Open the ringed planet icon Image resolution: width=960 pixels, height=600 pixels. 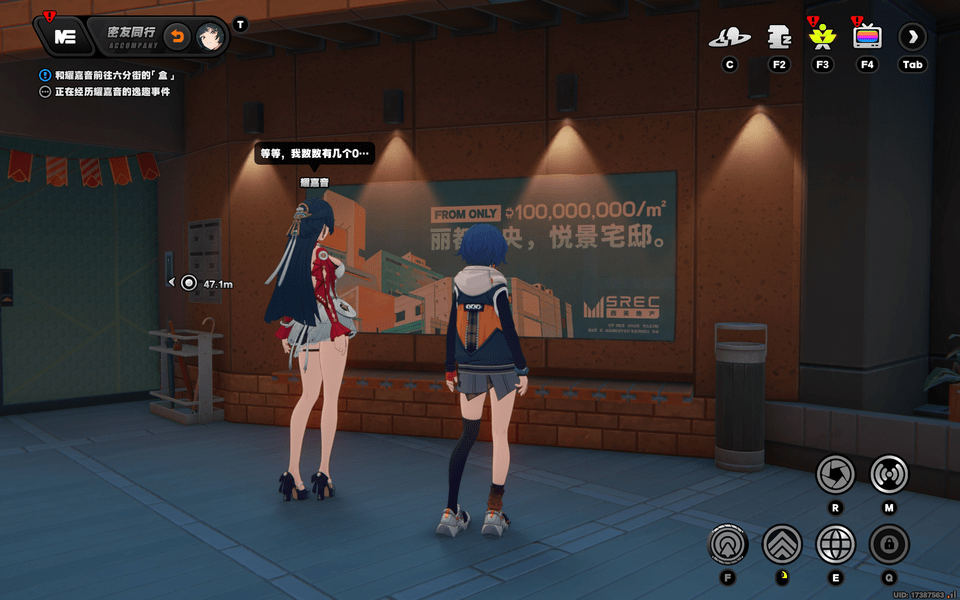coord(730,38)
